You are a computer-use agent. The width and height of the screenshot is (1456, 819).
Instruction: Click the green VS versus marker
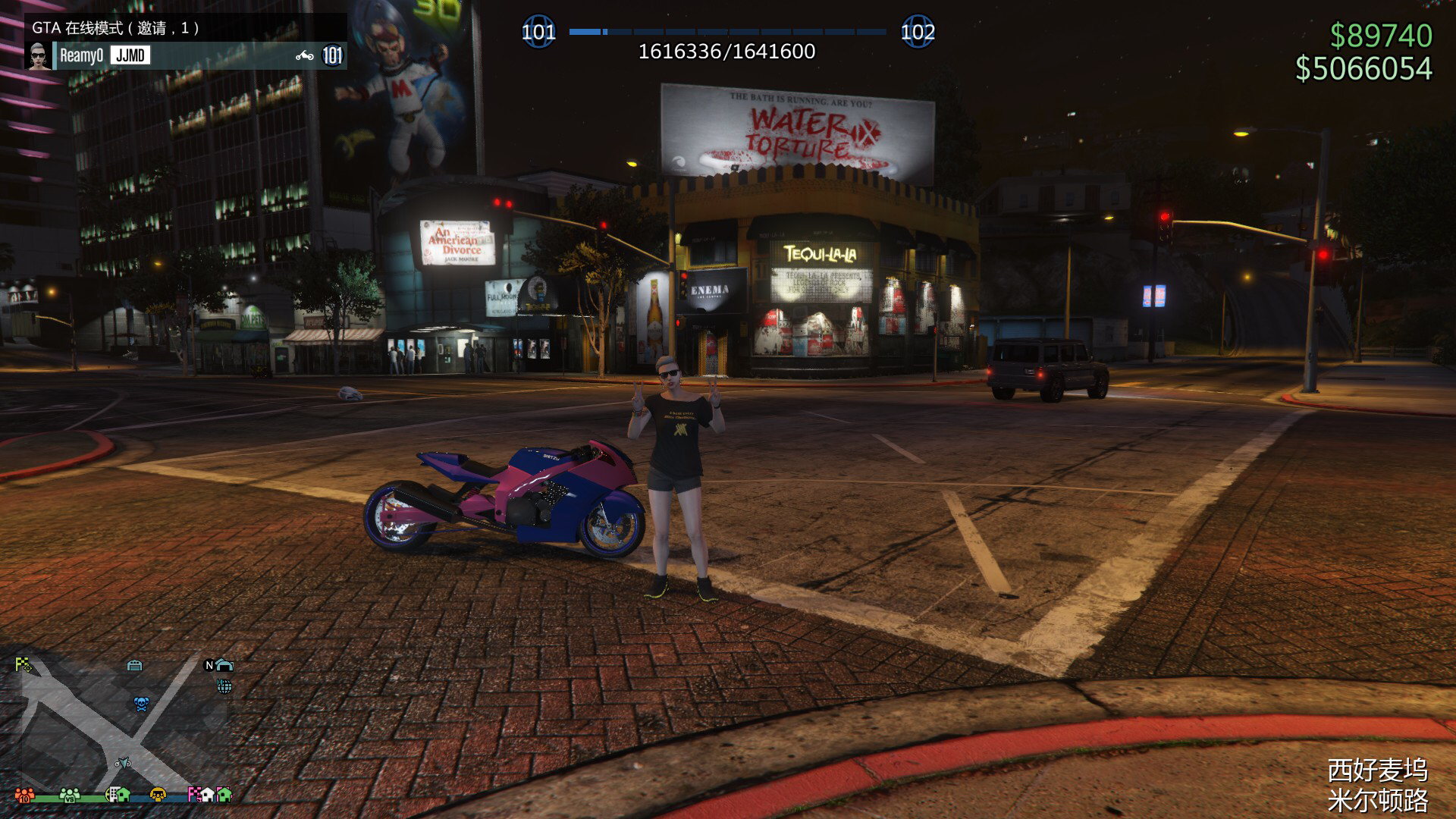[x=70, y=795]
